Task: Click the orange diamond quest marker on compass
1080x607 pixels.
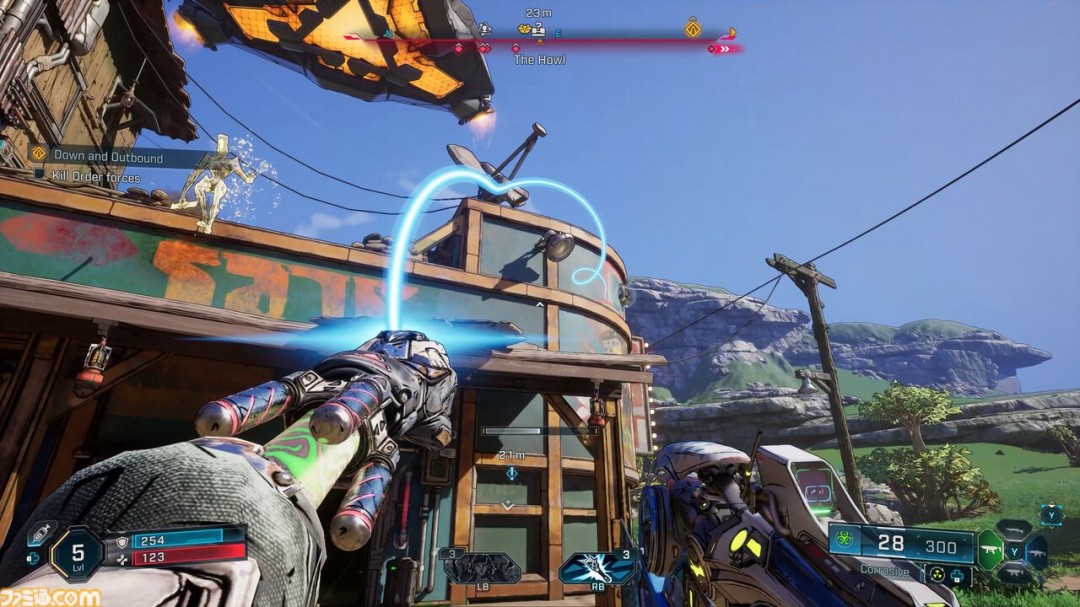Action: (x=691, y=28)
